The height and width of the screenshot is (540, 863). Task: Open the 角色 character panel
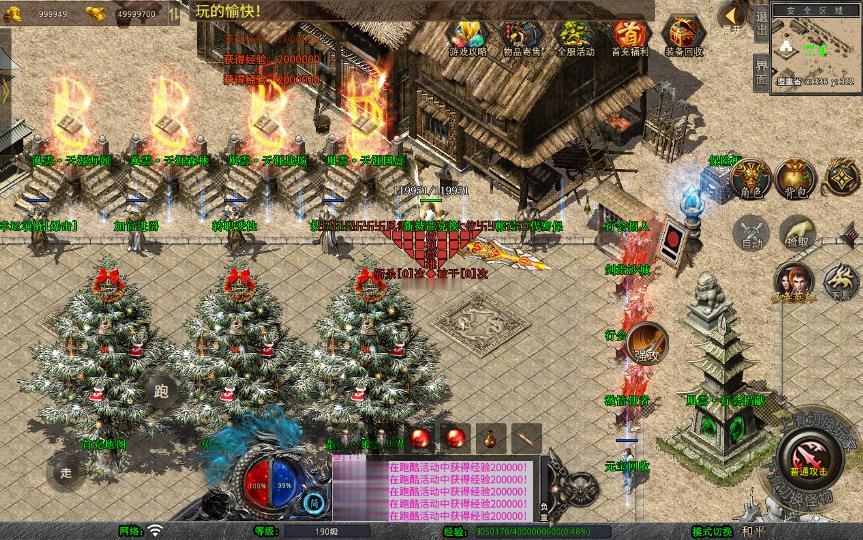click(750, 178)
